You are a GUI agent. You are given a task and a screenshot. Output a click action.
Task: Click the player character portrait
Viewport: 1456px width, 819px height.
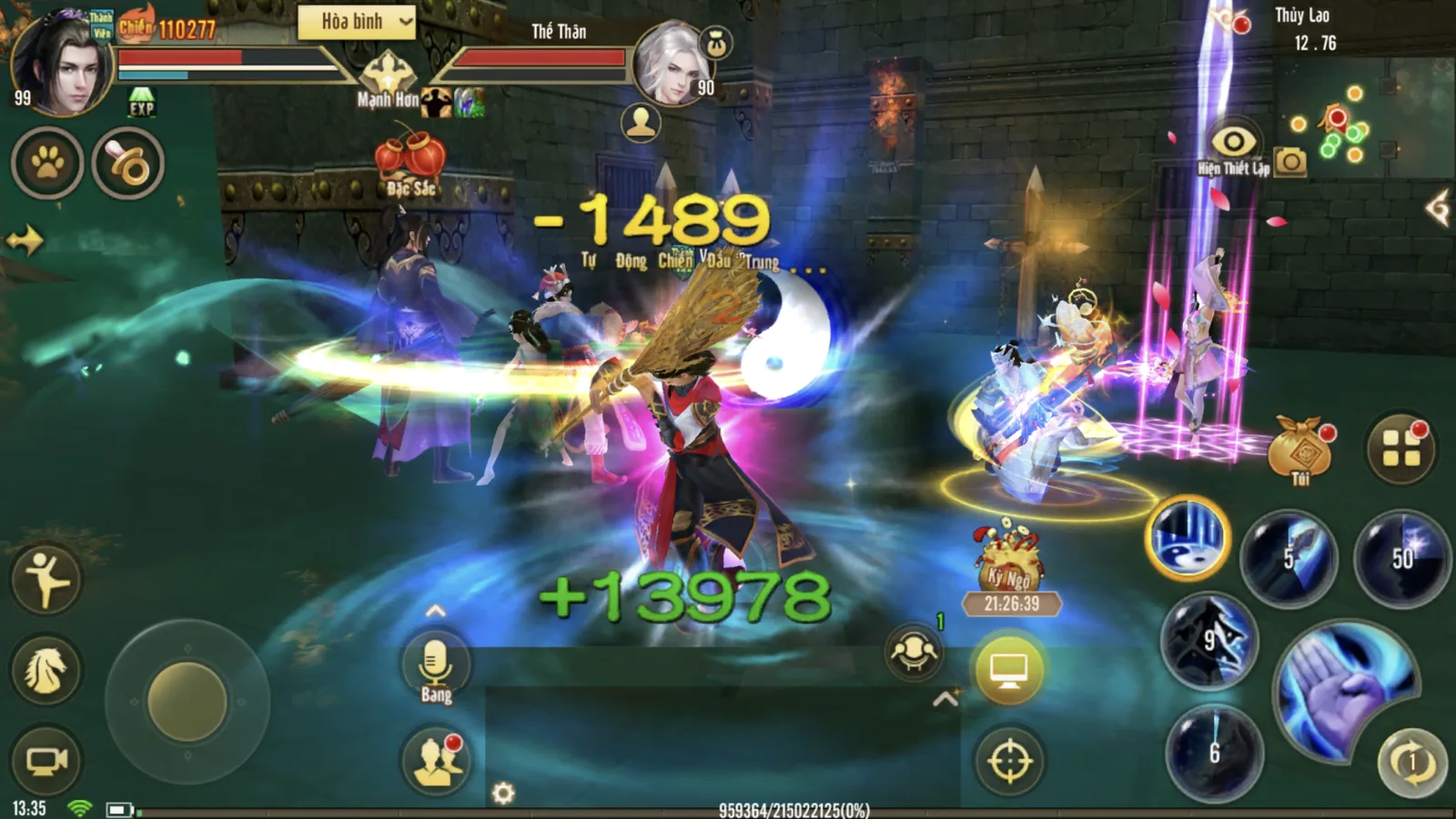click(x=60, y=64)
